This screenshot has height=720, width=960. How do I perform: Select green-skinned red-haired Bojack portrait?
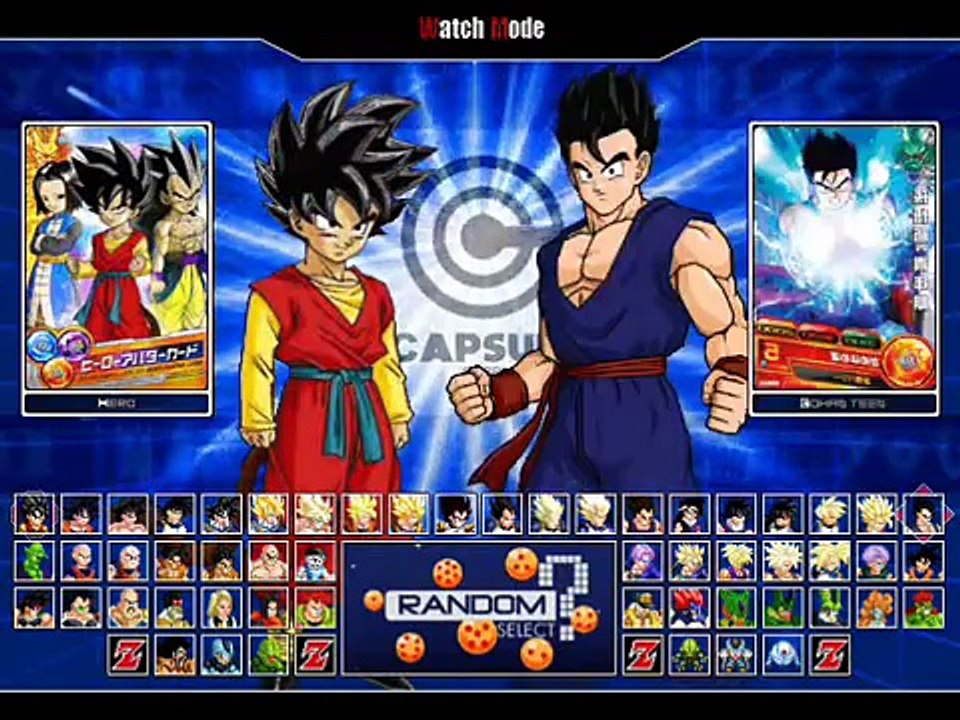click(924, 607)
